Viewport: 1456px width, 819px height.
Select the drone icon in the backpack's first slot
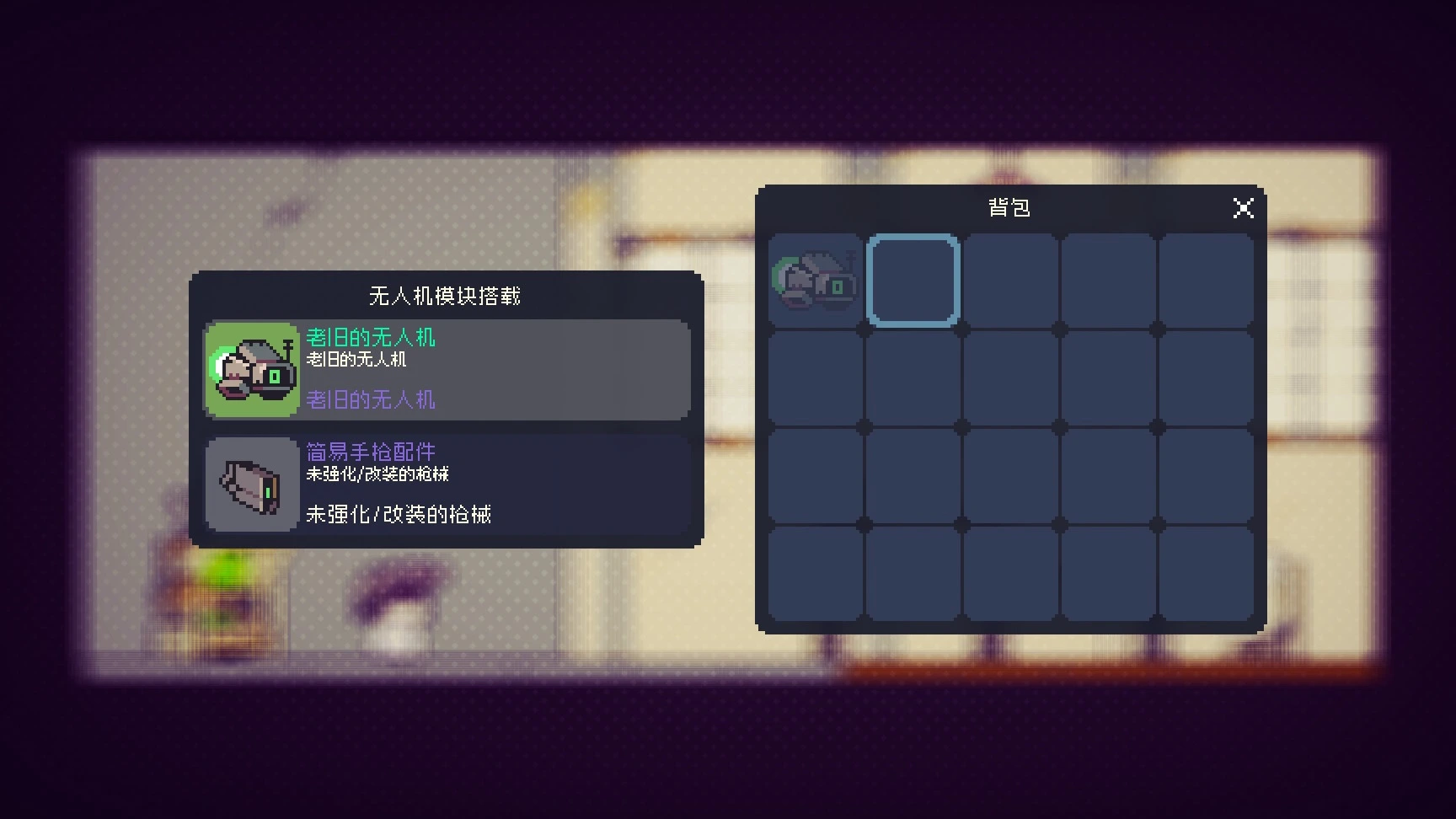click(813, 279)
